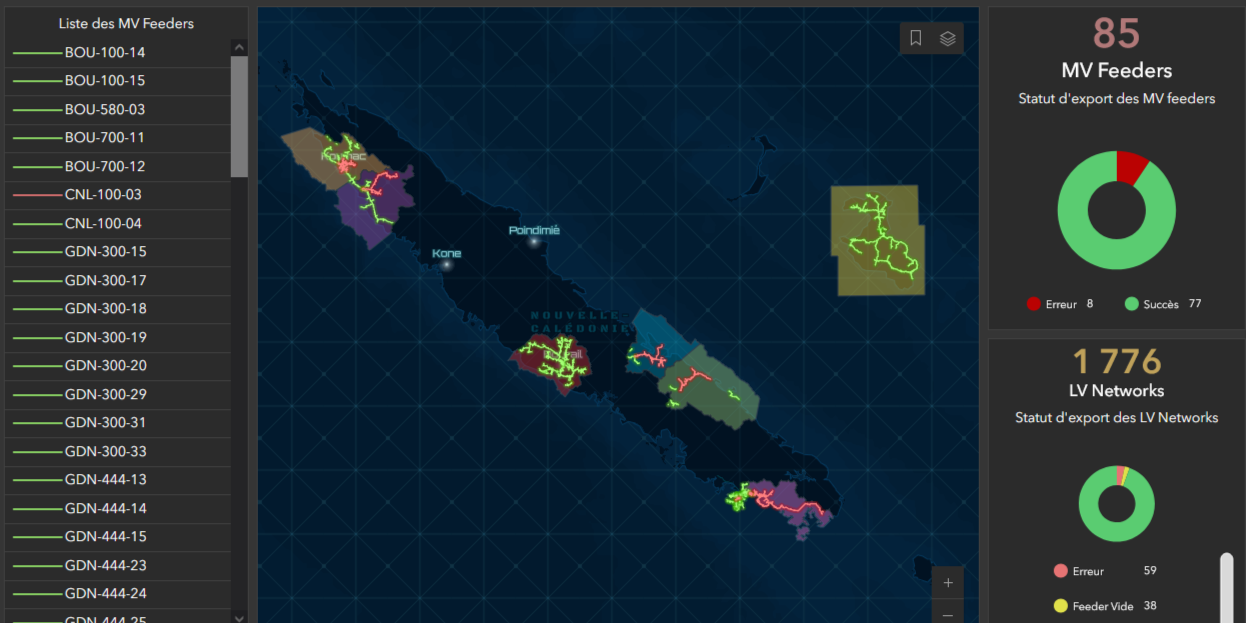
Task: Select the red CNL-100-03 feeder entry
Action: [103, 195]
